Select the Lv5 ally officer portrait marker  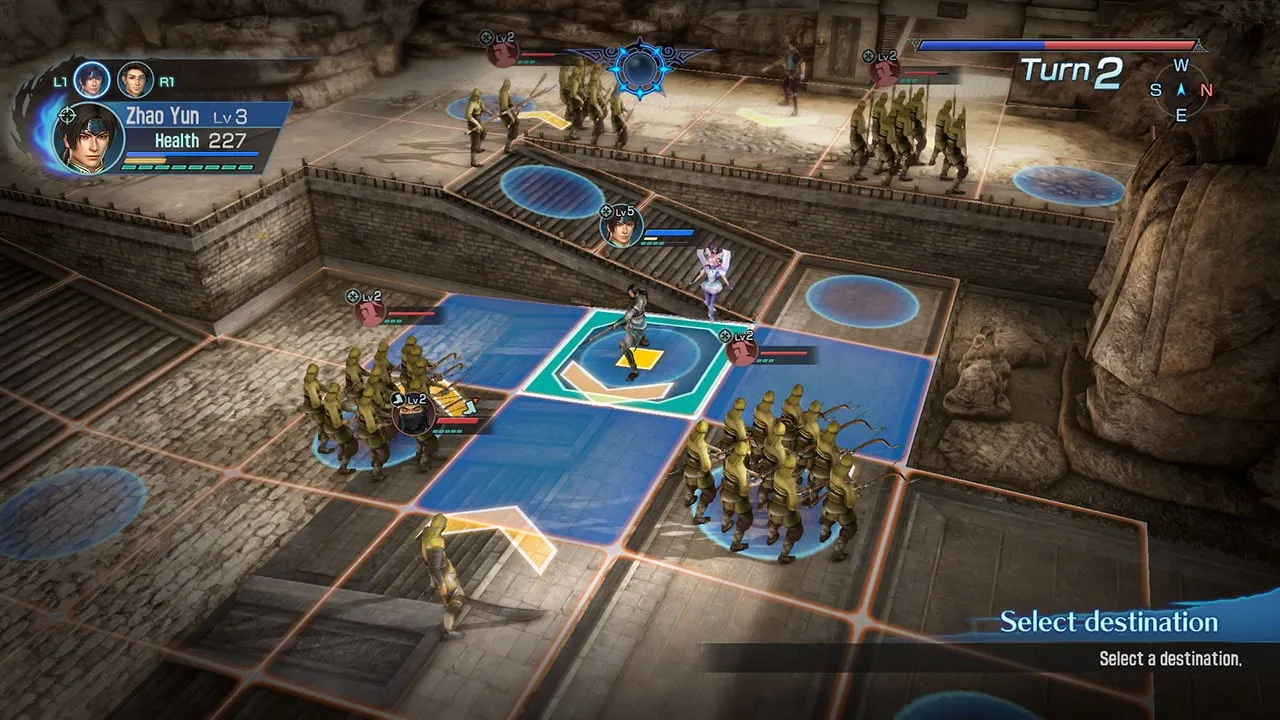[620, 228]
